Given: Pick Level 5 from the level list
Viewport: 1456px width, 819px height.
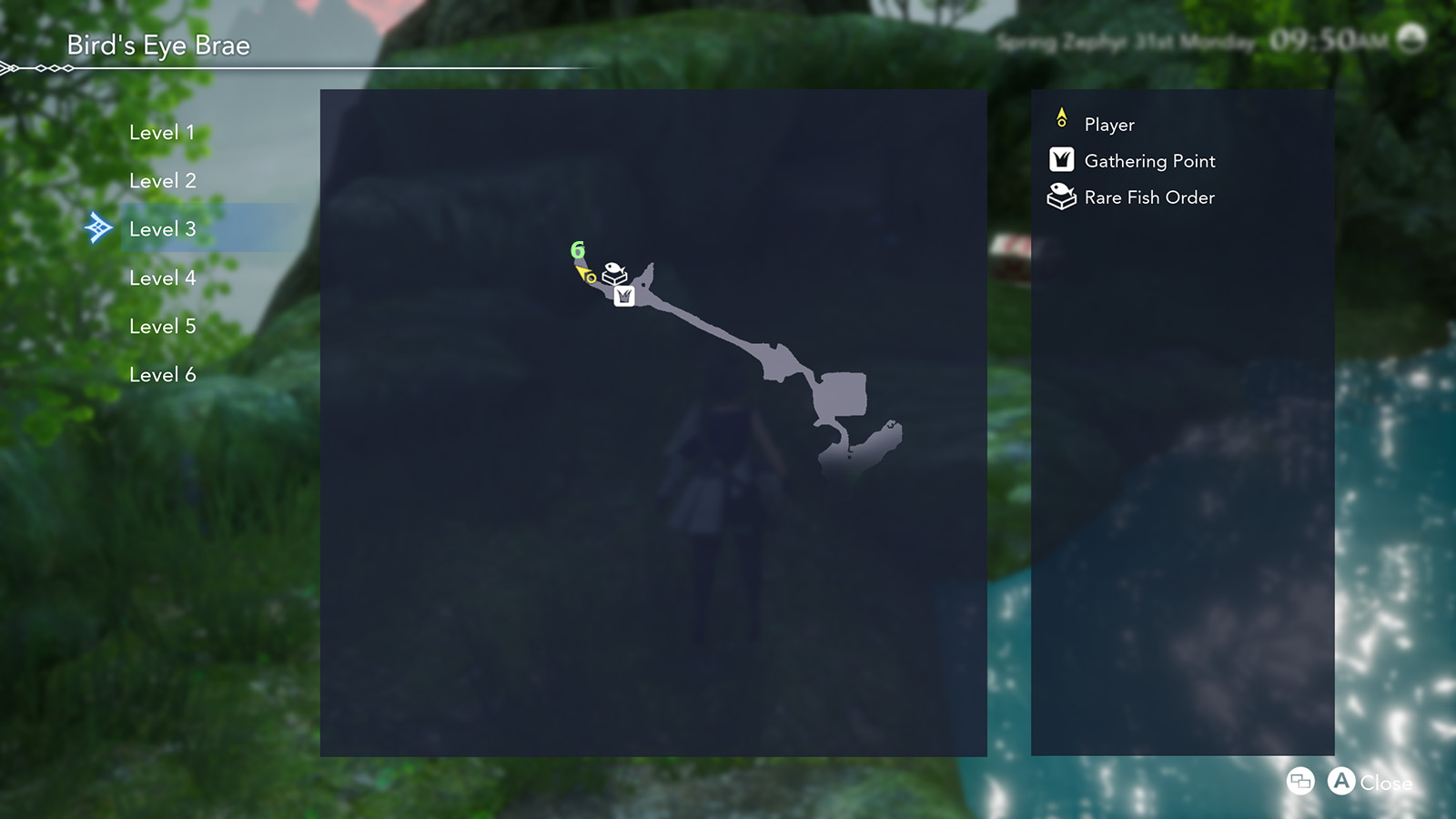Looking at the screenshot, I should click(x=163, y=326).
